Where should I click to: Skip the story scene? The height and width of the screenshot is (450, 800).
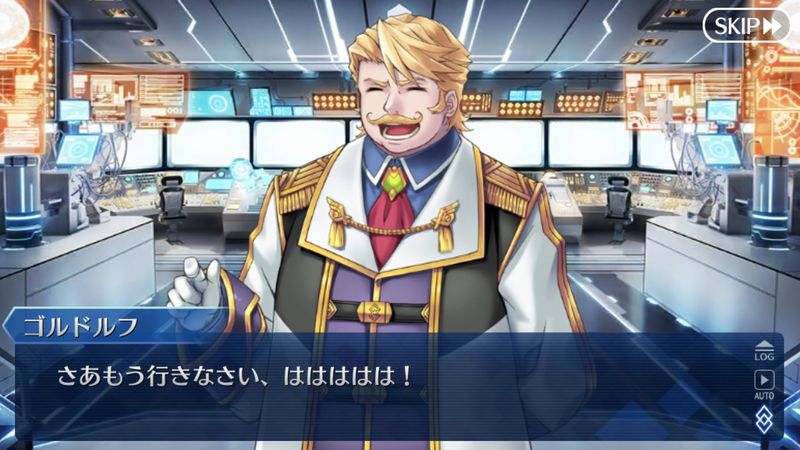pyautogui.click(x=745, y=26)
